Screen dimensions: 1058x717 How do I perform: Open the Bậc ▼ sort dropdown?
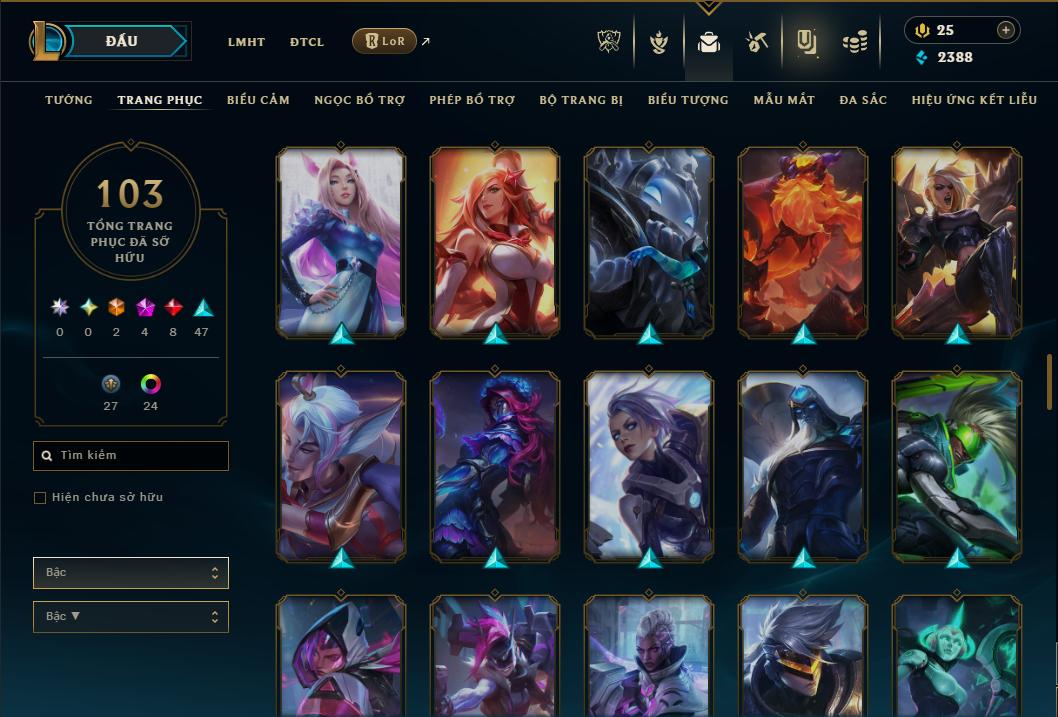(131, 617)
